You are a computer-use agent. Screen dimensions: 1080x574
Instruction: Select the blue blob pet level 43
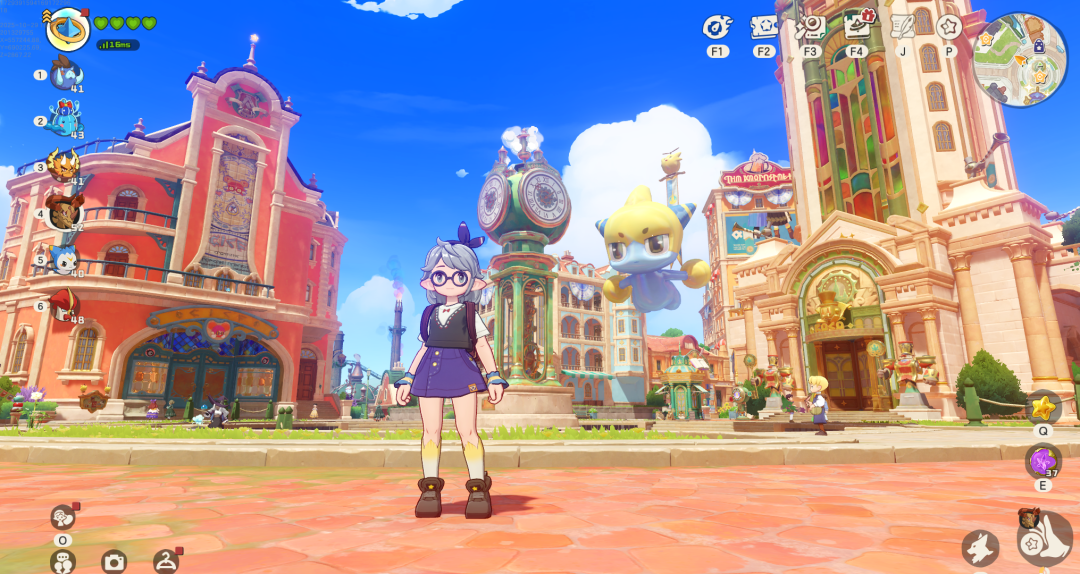tap(64, 120)
